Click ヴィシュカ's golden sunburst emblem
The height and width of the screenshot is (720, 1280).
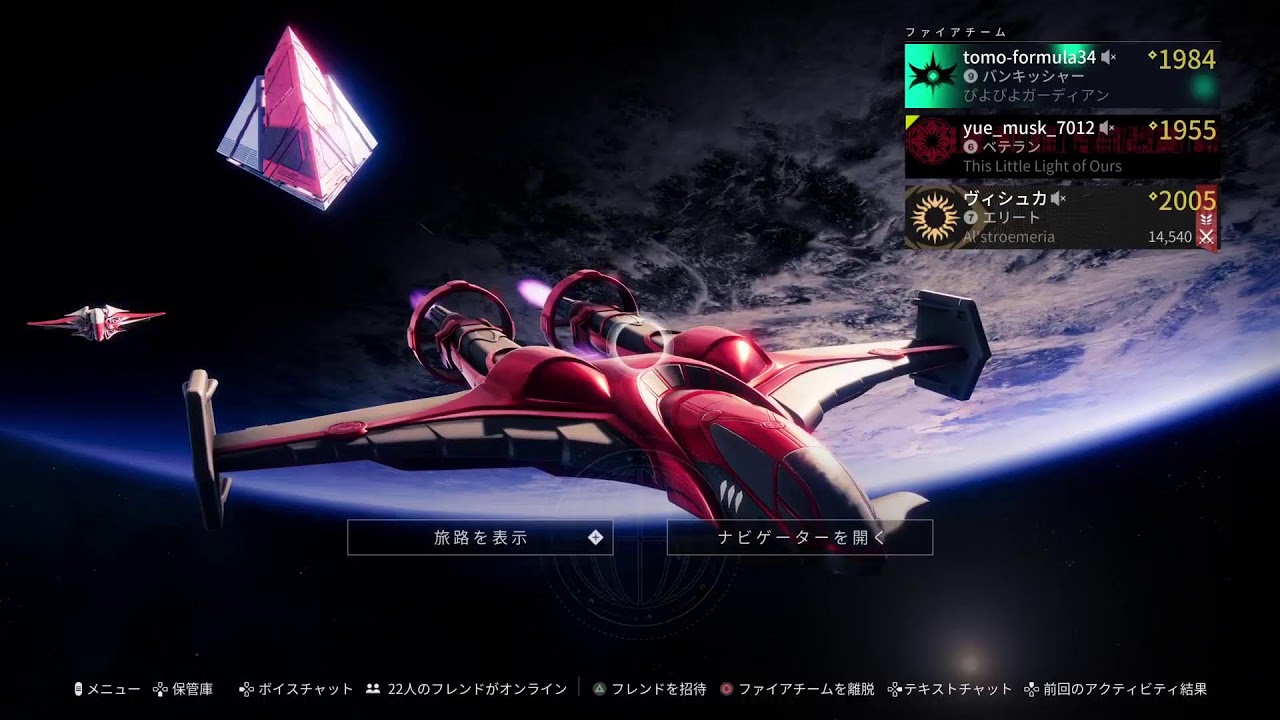click(x=934, y=214)
